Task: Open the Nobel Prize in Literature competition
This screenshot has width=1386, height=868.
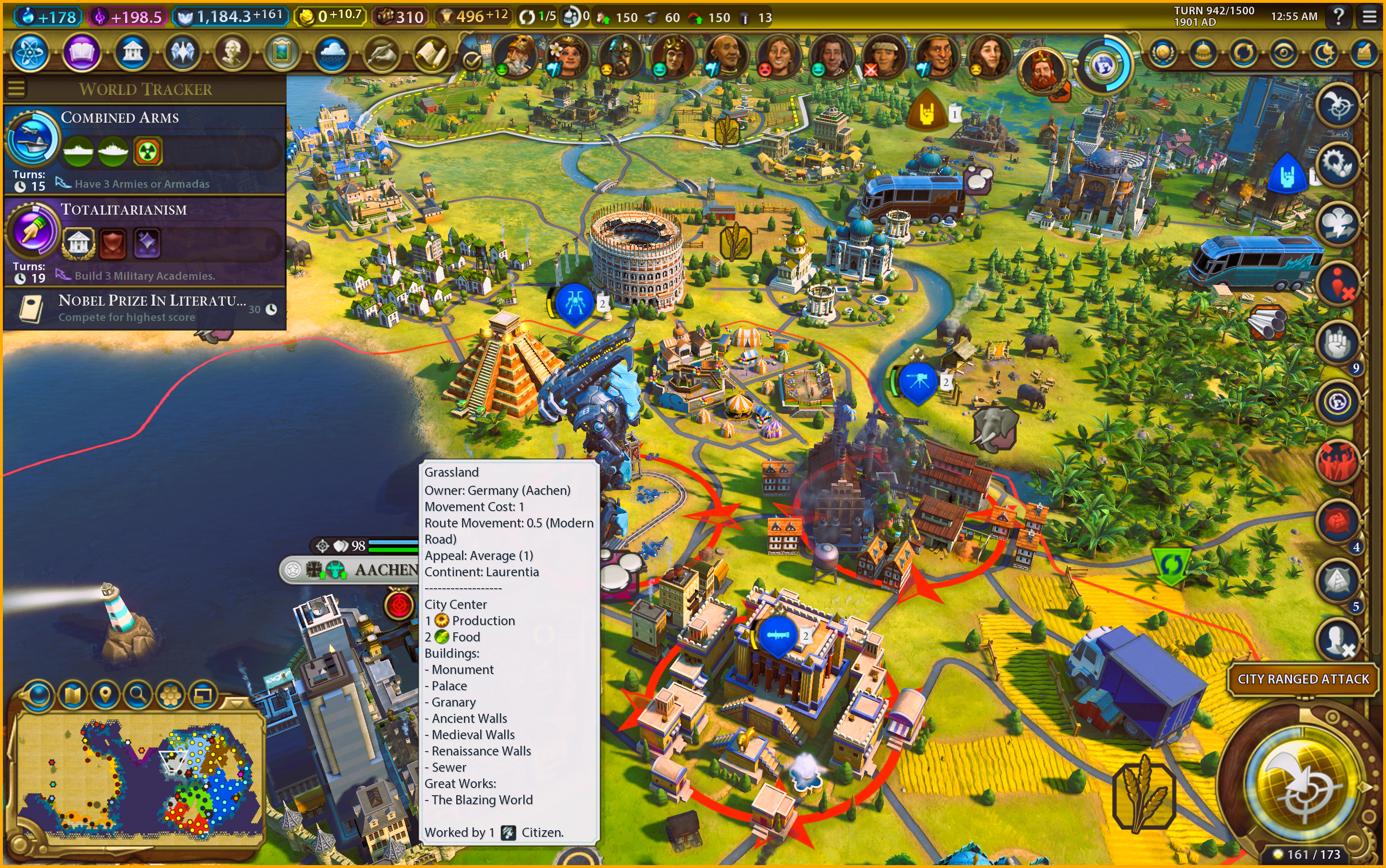Action: (x=145, y=308)
